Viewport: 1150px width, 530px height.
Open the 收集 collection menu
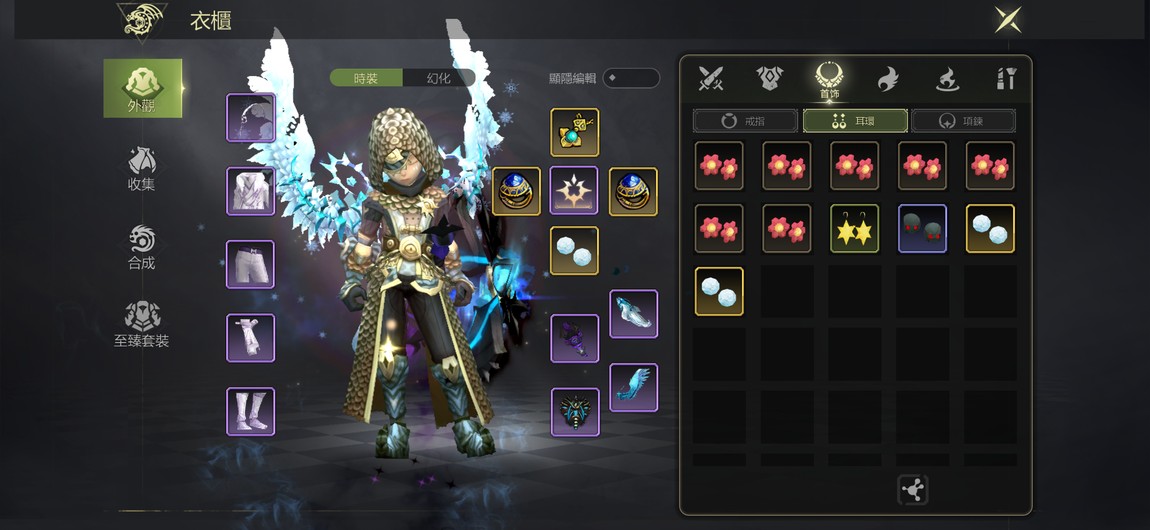click(x=142, y=168)
